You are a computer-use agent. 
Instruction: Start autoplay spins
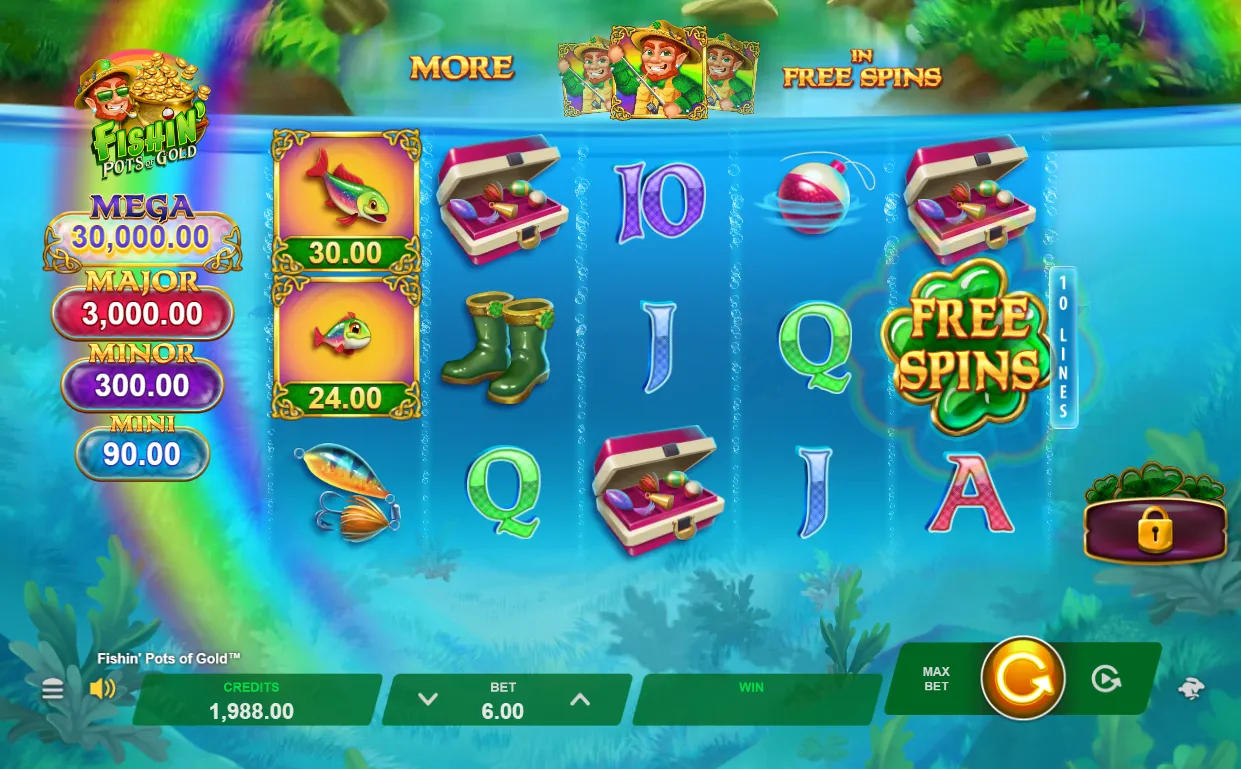[1105, 679]
